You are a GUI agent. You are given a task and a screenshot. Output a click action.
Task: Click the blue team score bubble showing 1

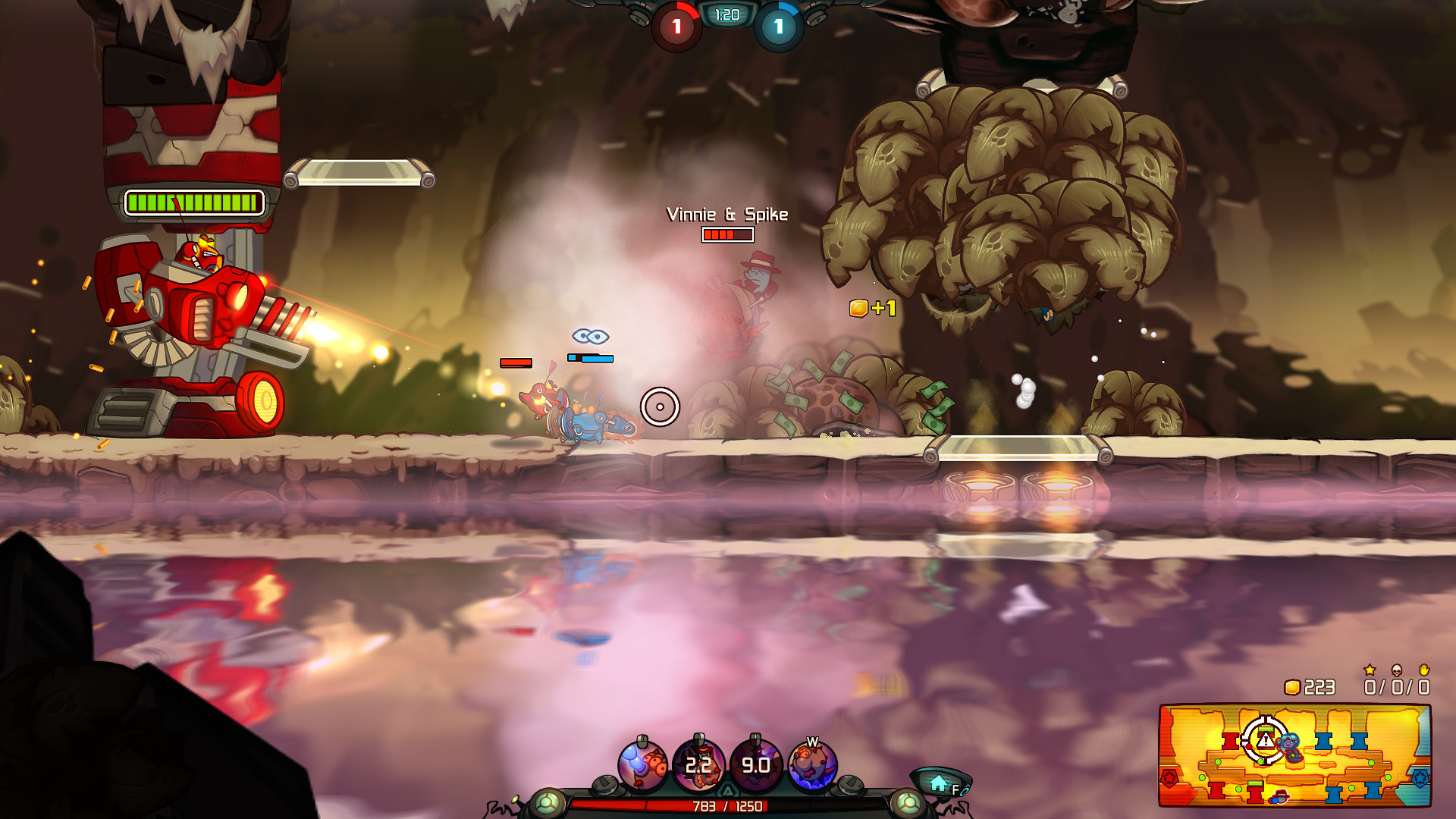(x=777, y=26)
